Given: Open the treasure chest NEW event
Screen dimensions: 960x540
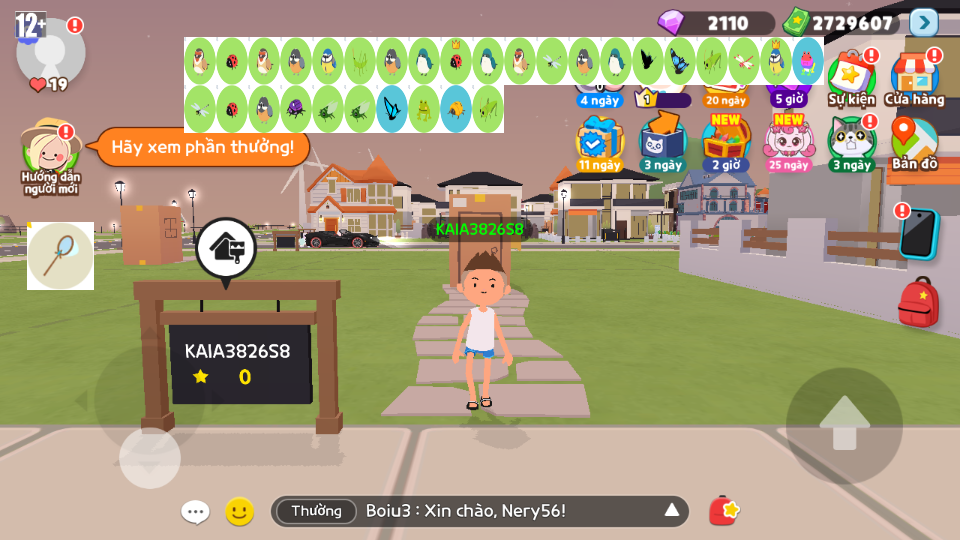Looking at the screenshot, I should point(725,142).
